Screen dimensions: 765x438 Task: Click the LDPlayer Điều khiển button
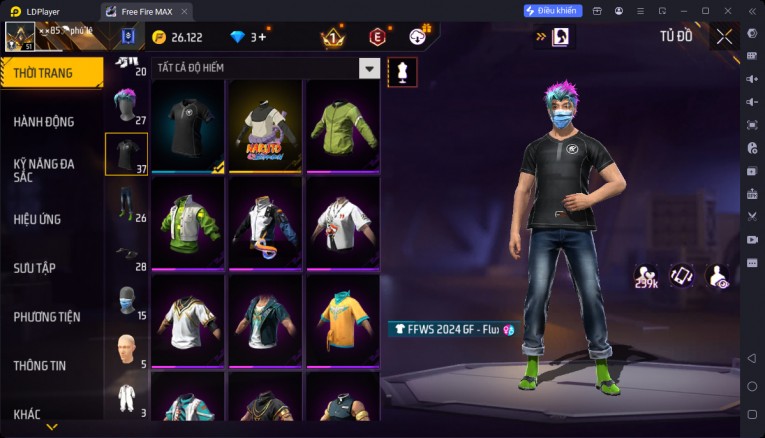tap(552, 11)
